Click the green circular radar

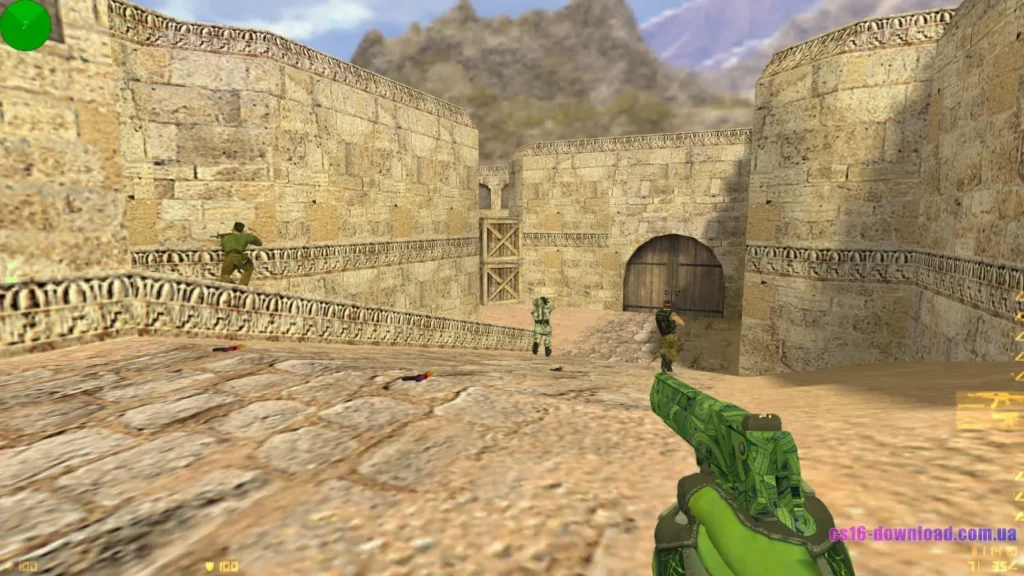25,25
